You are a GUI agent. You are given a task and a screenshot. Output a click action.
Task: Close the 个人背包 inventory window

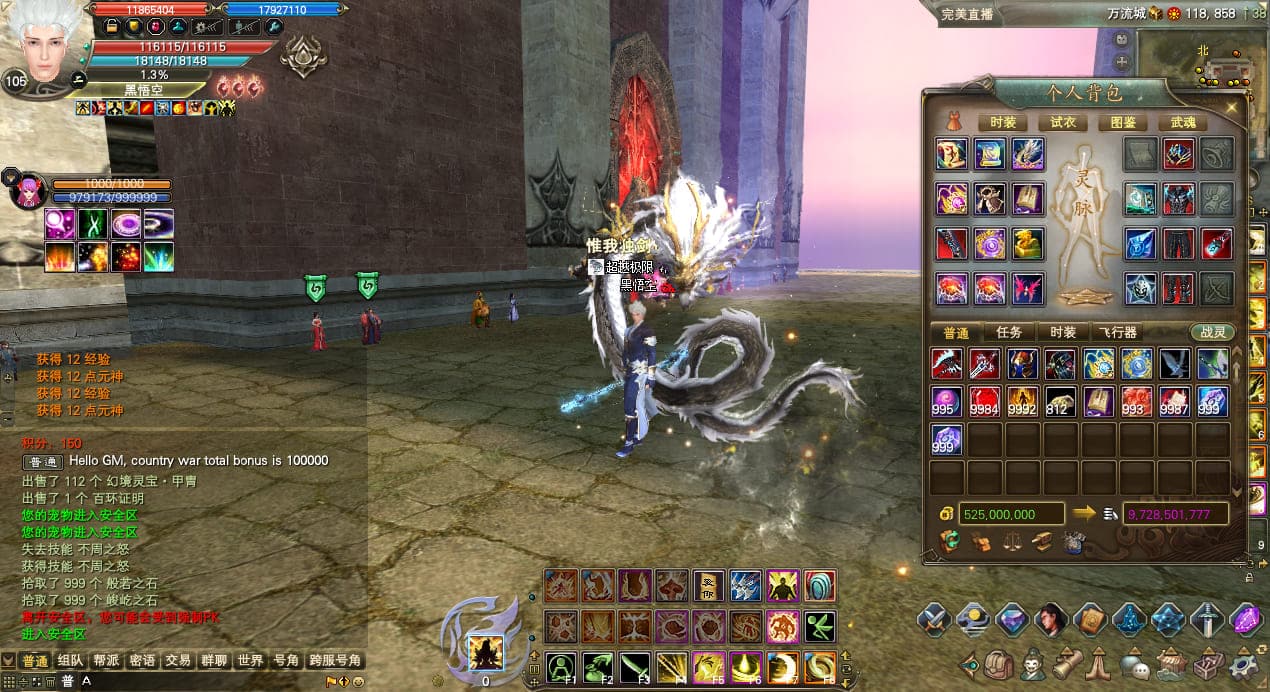pyautogui.click(x=1232, y=107)
